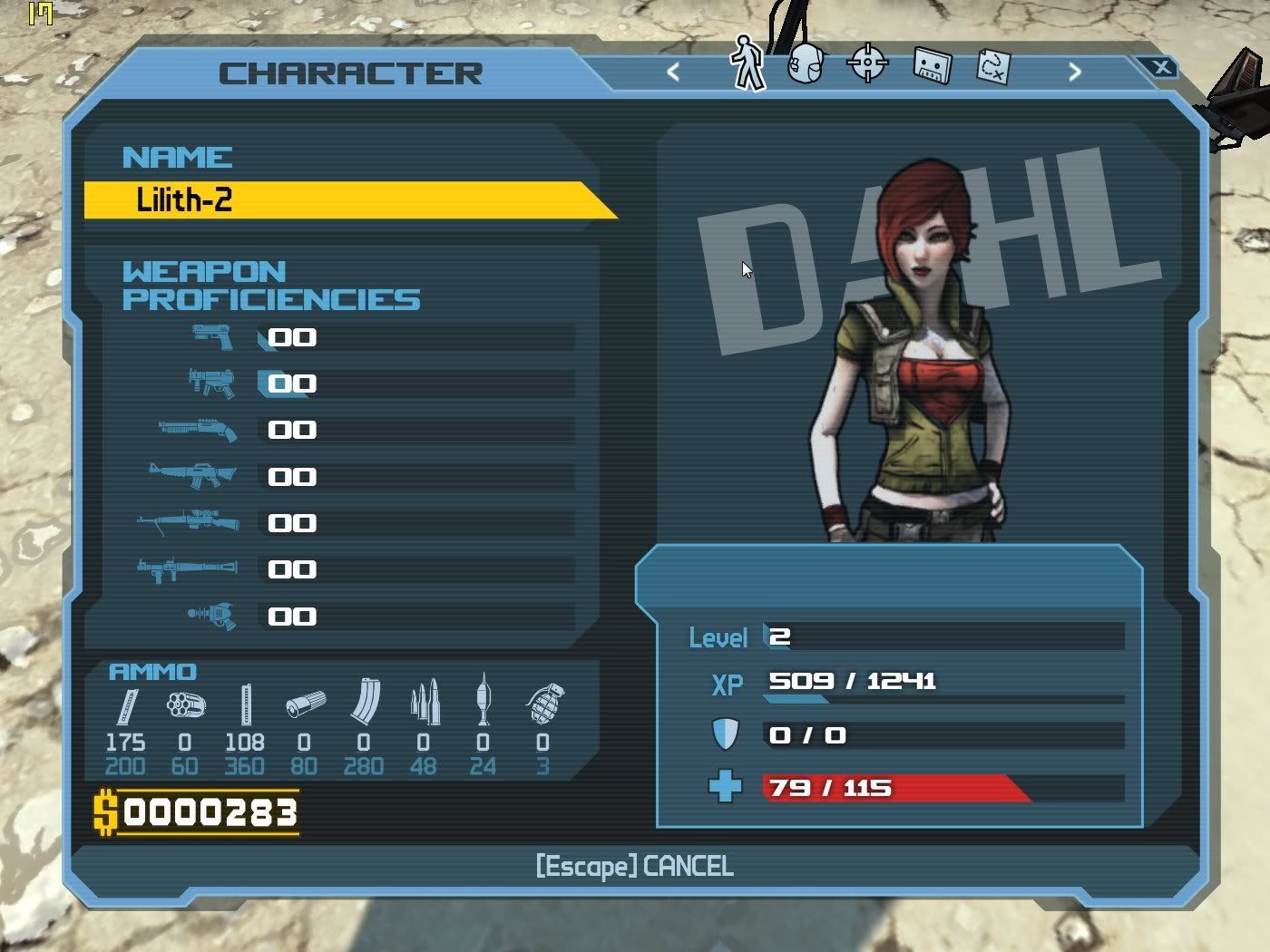This screenshot has width=1270, height=952.
Task: Go to the previous menu page arrow
Action: click(x=673, y=72)
